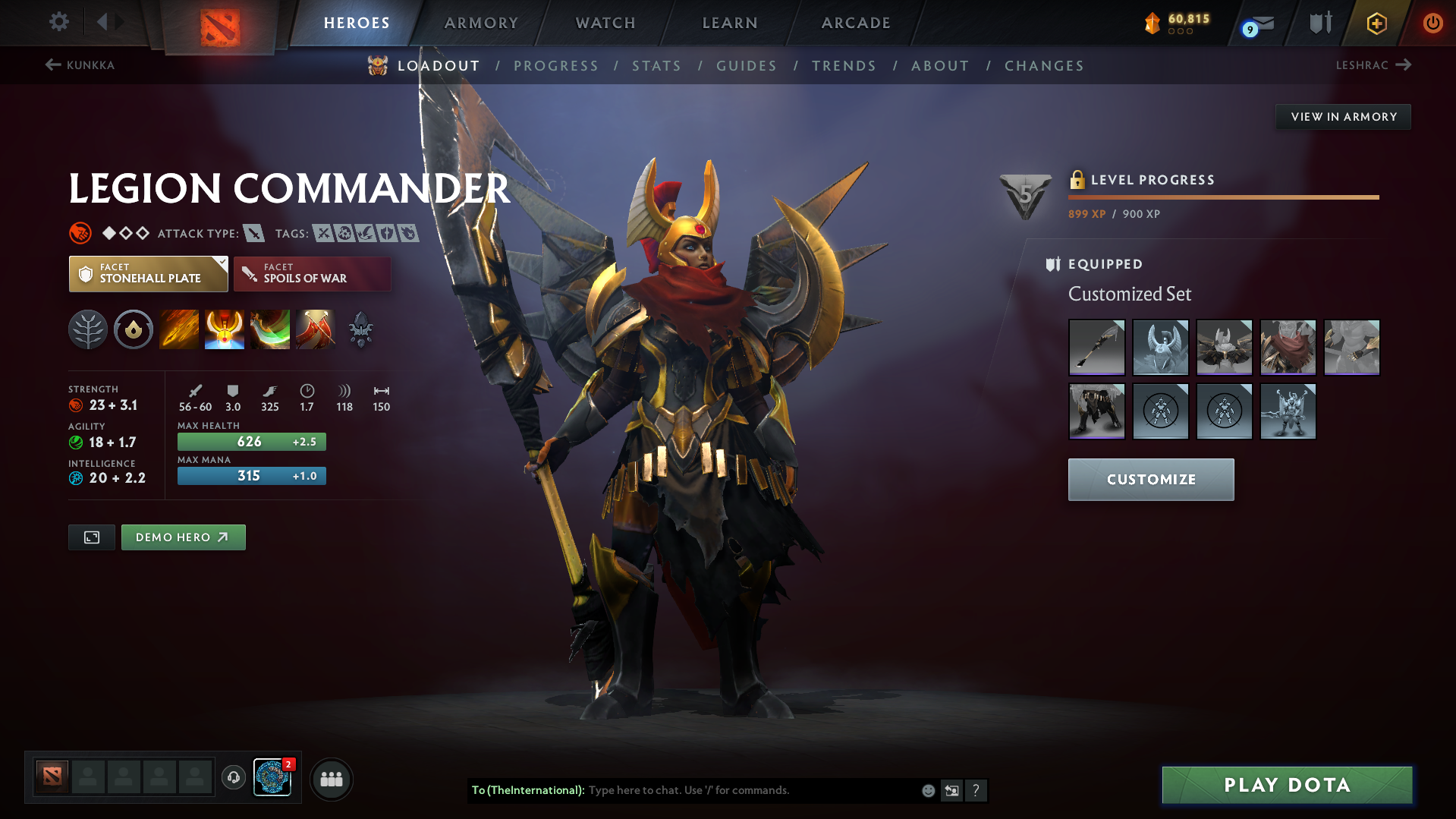1456x819 pixels.
Task: Open the STATS section for Legion Commander
Action: tap(656, 65)
